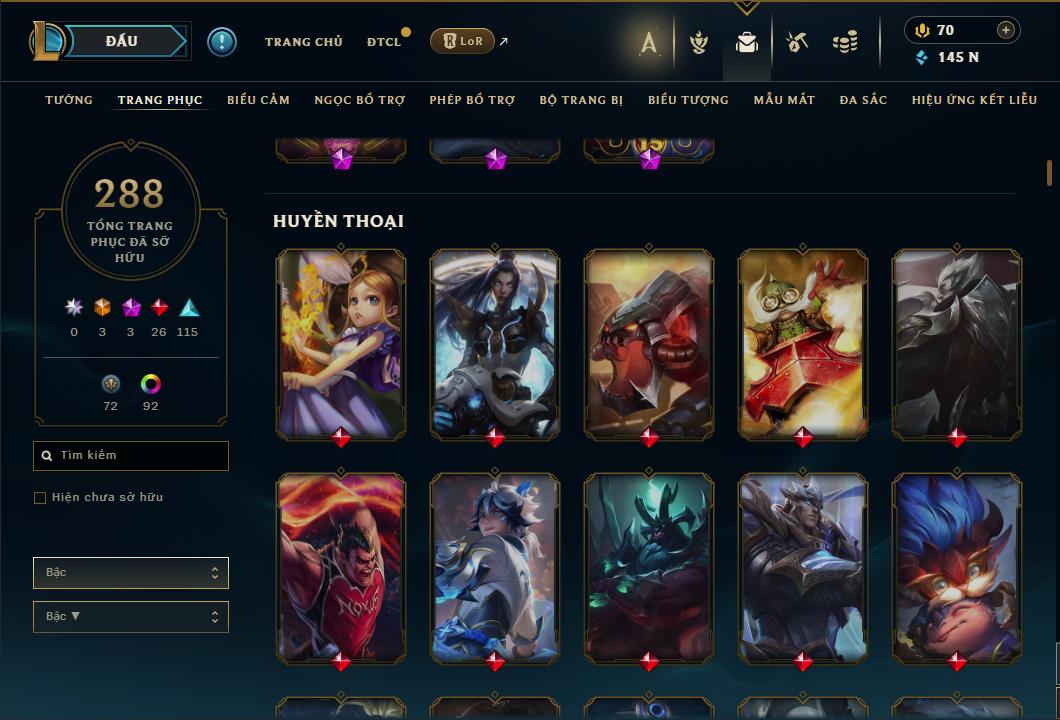Click the blue exclamation notification icon
The image size is (1060, 720).
pos(222,41)
